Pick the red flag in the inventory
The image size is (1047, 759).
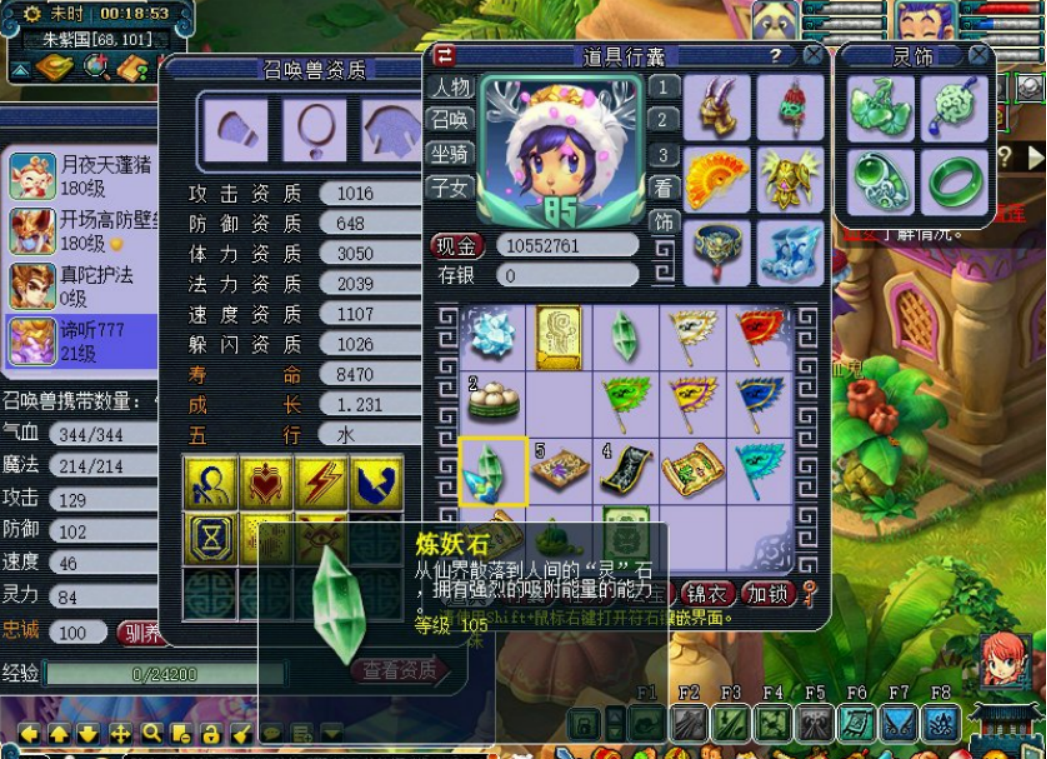(759, 335)
